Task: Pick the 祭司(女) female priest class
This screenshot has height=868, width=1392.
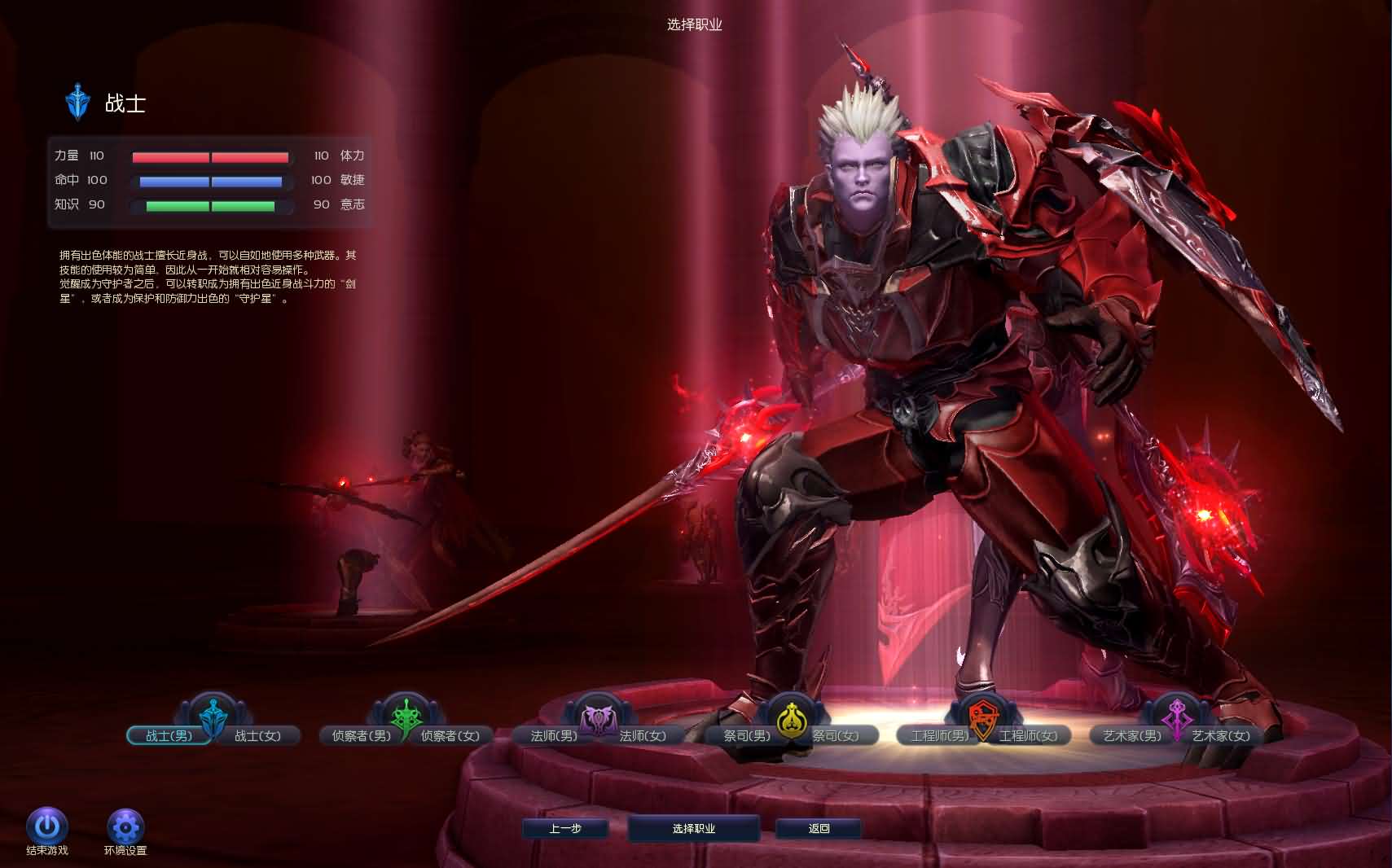Action: click(837, 736)
